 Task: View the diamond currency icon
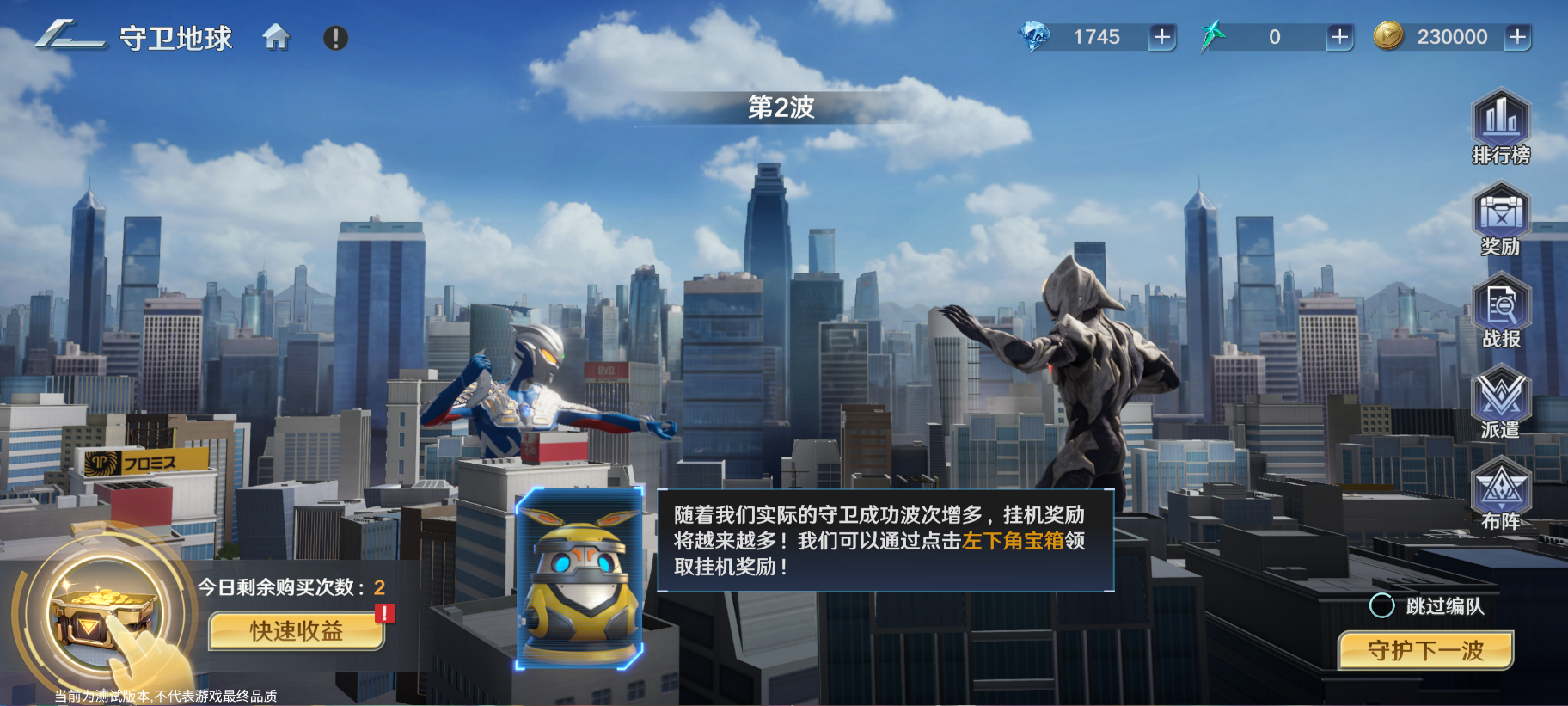(x=1036, y=36)
